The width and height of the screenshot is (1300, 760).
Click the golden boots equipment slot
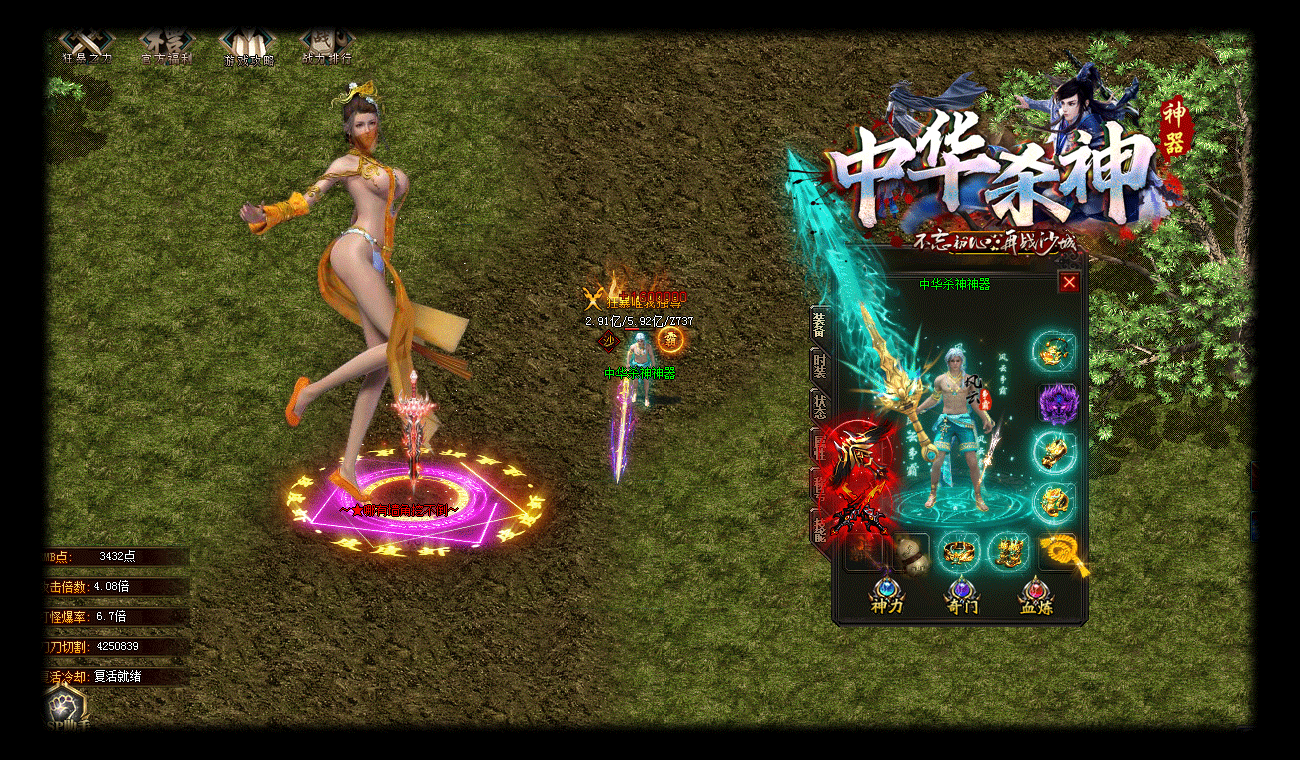[x=1007, y=552]
